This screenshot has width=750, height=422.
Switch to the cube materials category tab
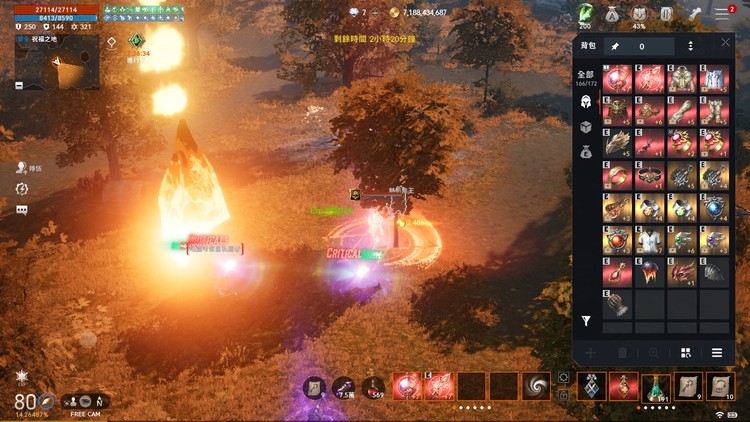coord(586,127)
